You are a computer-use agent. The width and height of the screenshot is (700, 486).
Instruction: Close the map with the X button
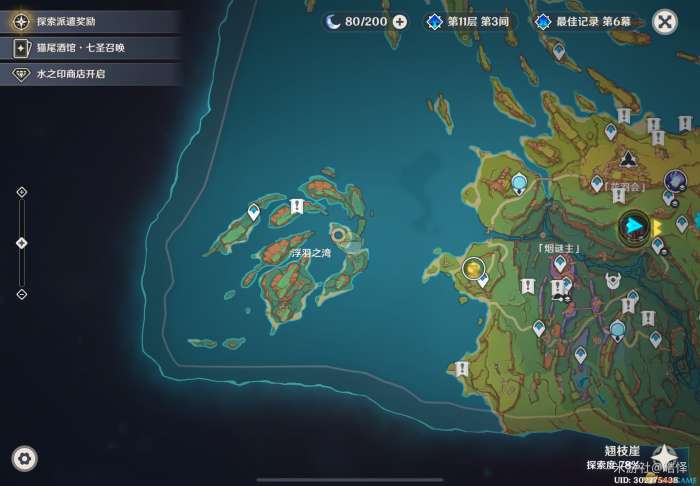point(664,21)
